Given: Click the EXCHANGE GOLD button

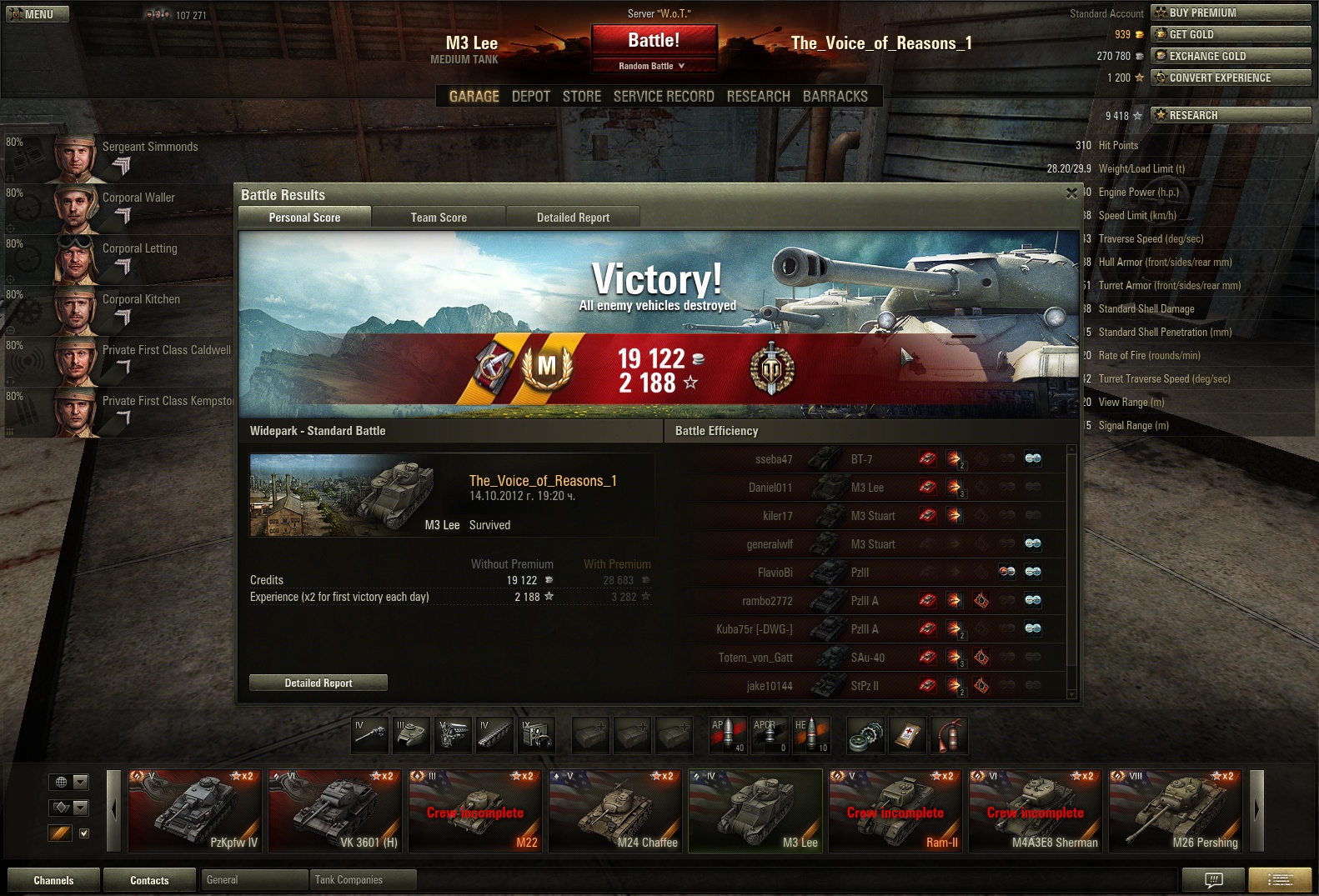Looking at the screenshot, I should tap(1230, 56).
